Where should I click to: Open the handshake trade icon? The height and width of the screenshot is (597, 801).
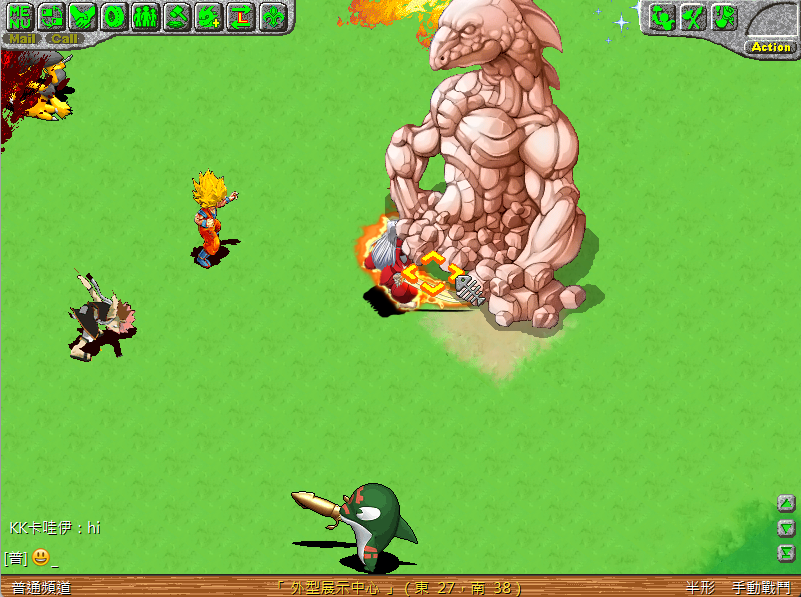coord(82,16)
